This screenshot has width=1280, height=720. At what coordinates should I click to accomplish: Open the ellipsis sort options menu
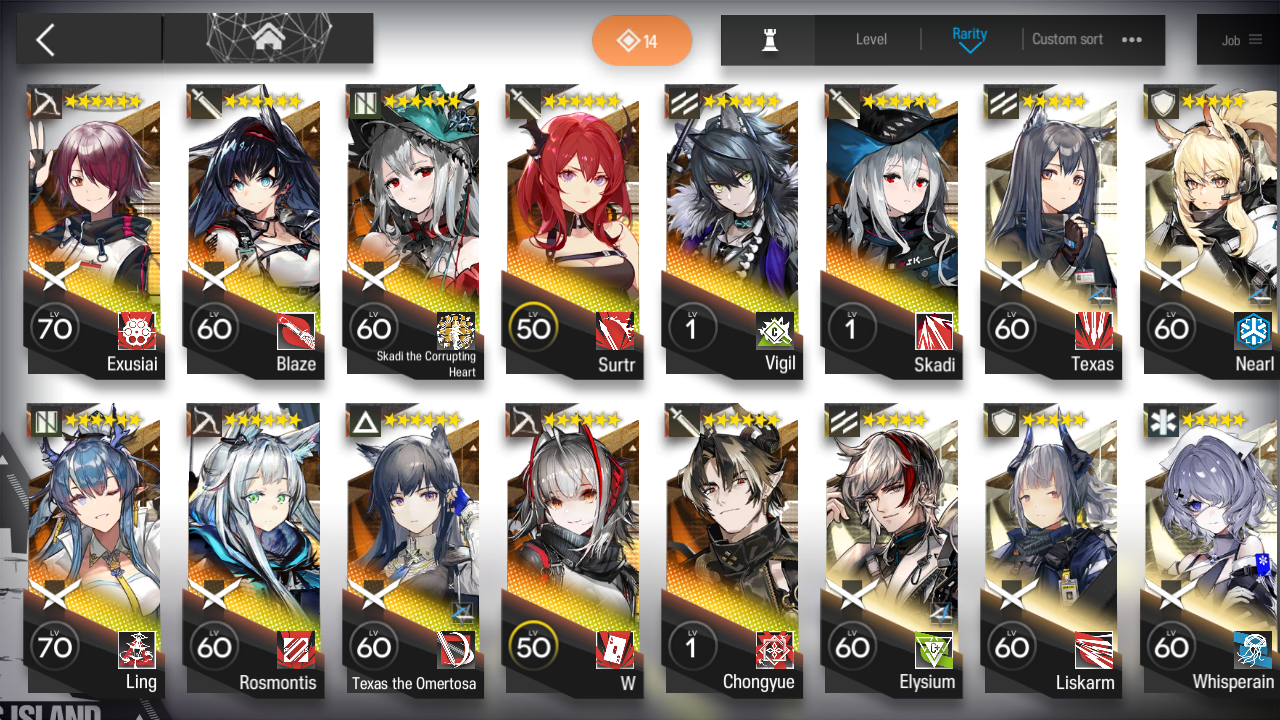(1132, 40)
